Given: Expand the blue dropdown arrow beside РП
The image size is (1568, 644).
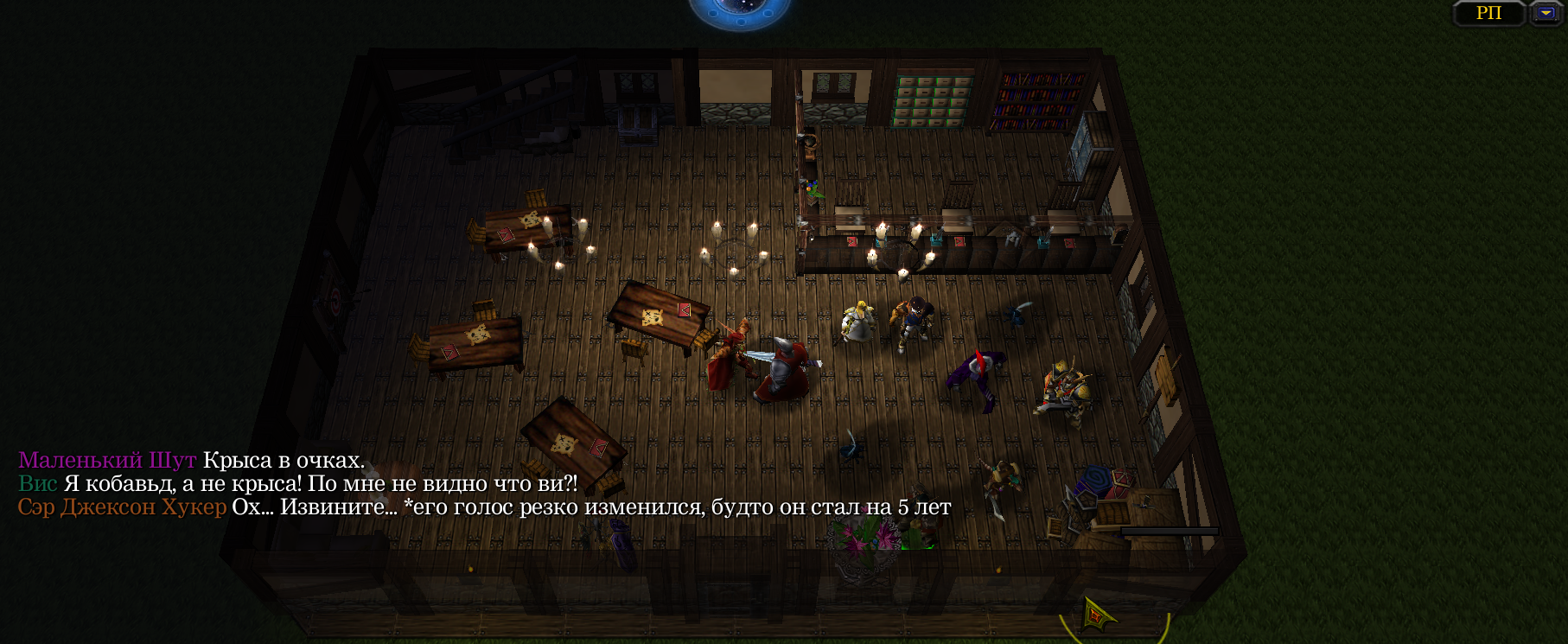Looking at the screenshot, I should tap(1546, 13).
